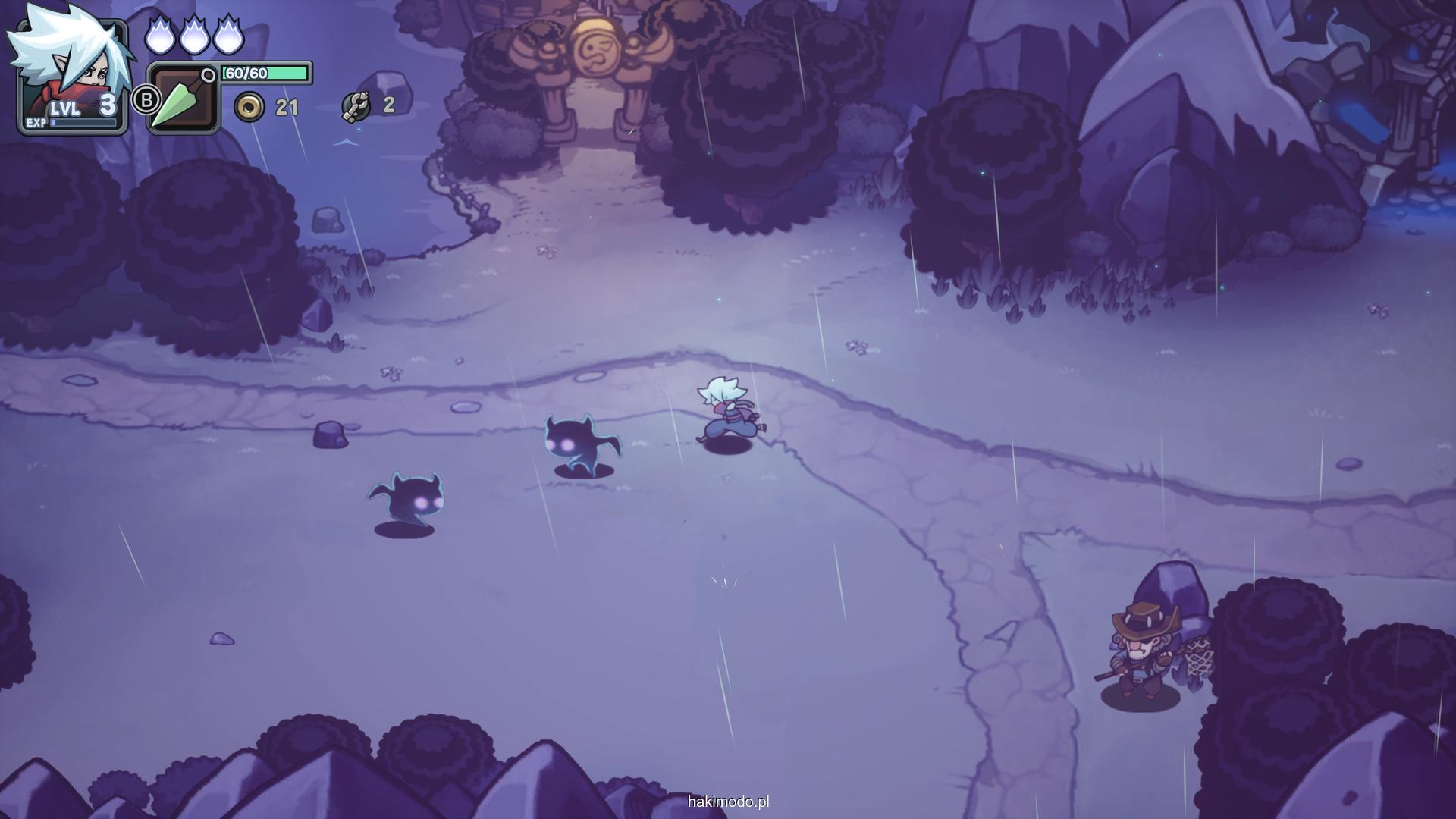Click the silver key counter icon
Viewport: 1456px width, 819px height.
(x=356, y=106)
